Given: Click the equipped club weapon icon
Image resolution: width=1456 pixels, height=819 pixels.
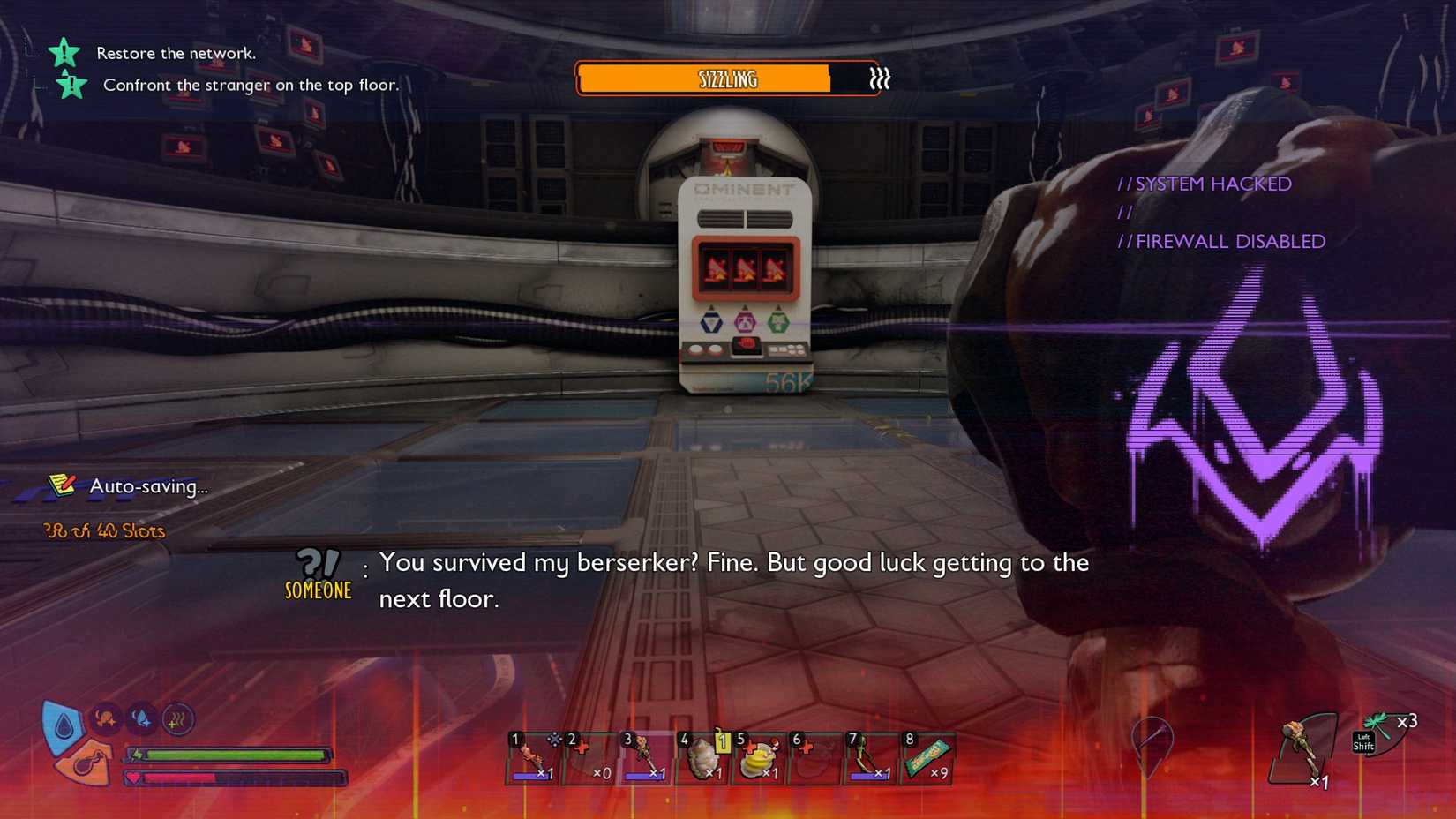Looking at the screenshot, I should [x=1302, y=749].
